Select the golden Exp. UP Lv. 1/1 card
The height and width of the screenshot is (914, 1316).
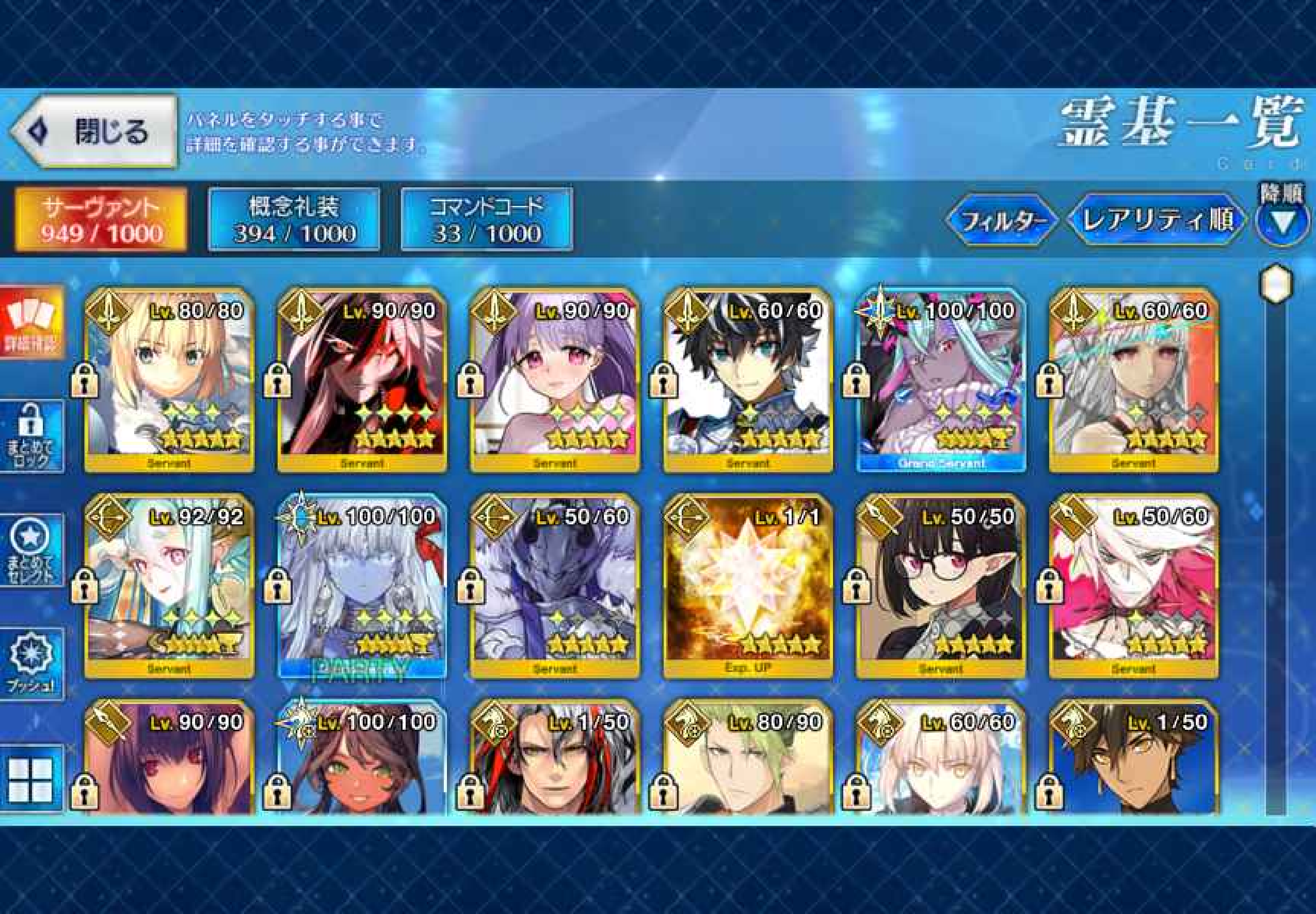[x=747, y=586]
